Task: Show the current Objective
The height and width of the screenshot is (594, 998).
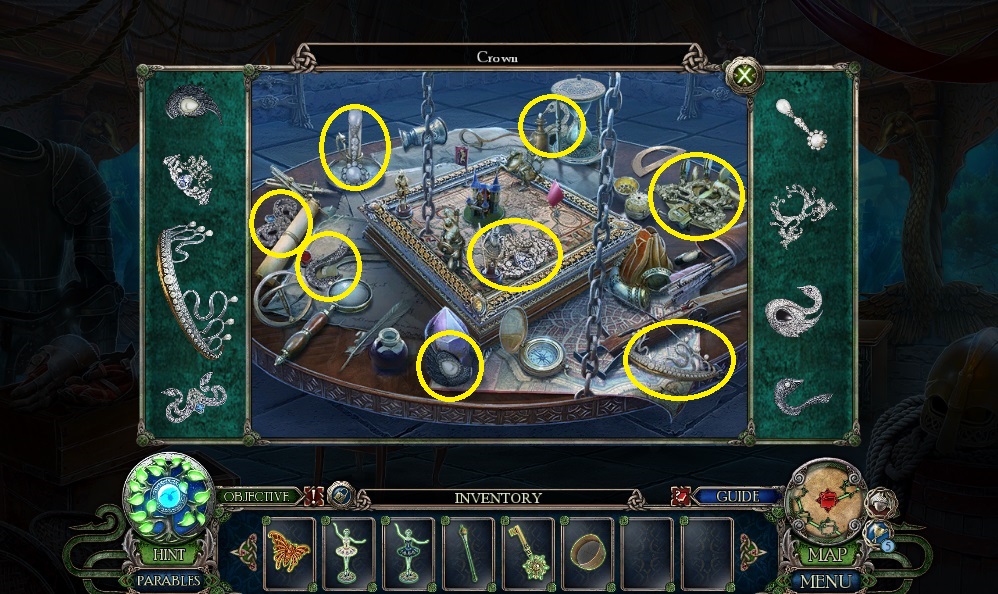Action: 259,496
